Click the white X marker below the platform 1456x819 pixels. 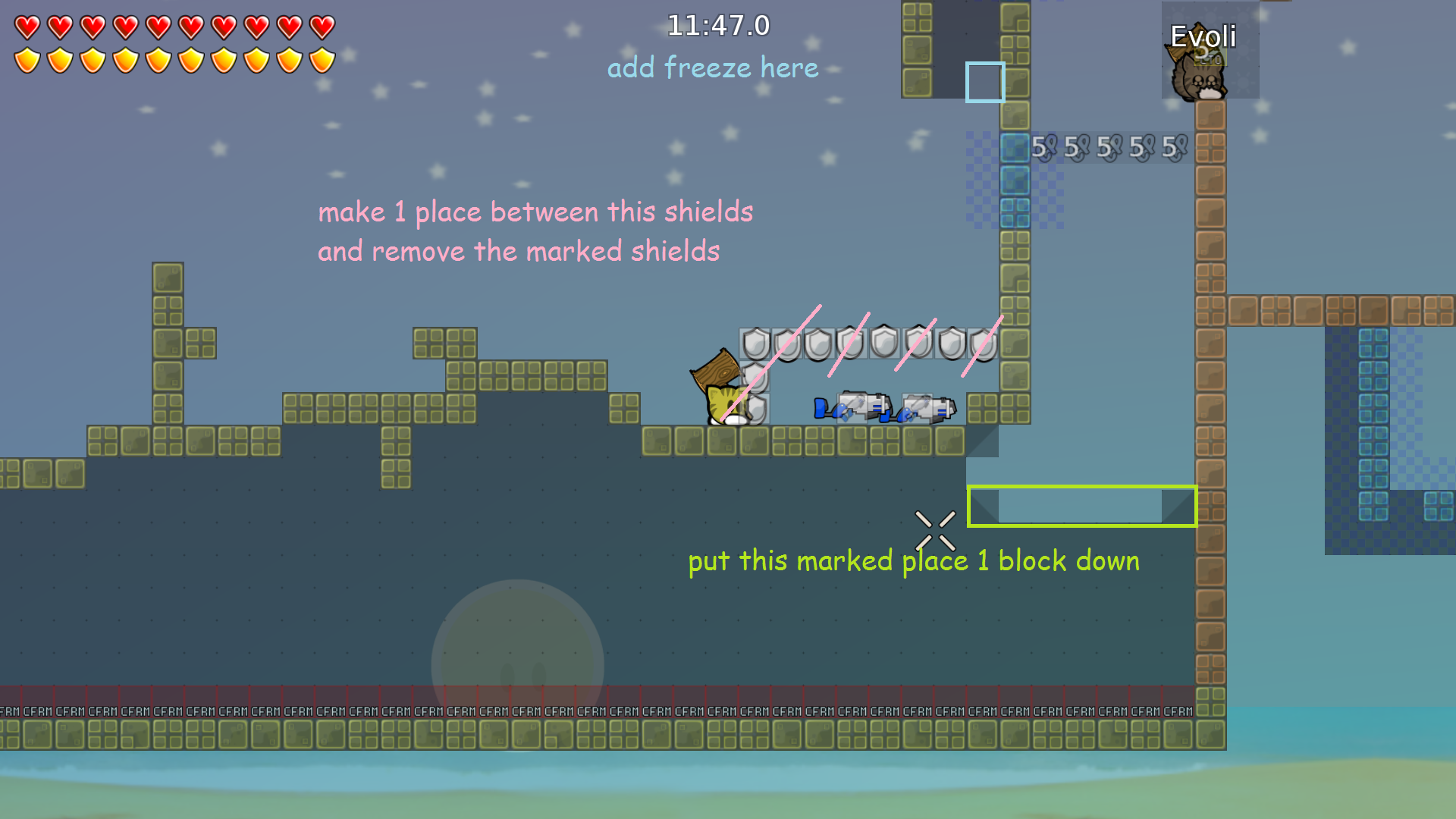(x=936, y=529)
